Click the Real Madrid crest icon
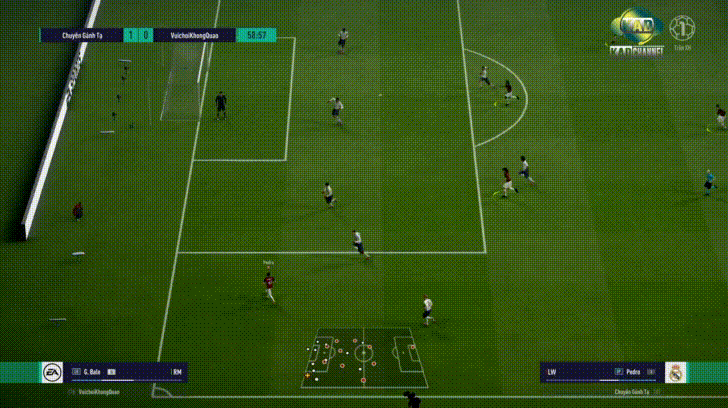The image size is (728, 408). click(x=677, y=372)
